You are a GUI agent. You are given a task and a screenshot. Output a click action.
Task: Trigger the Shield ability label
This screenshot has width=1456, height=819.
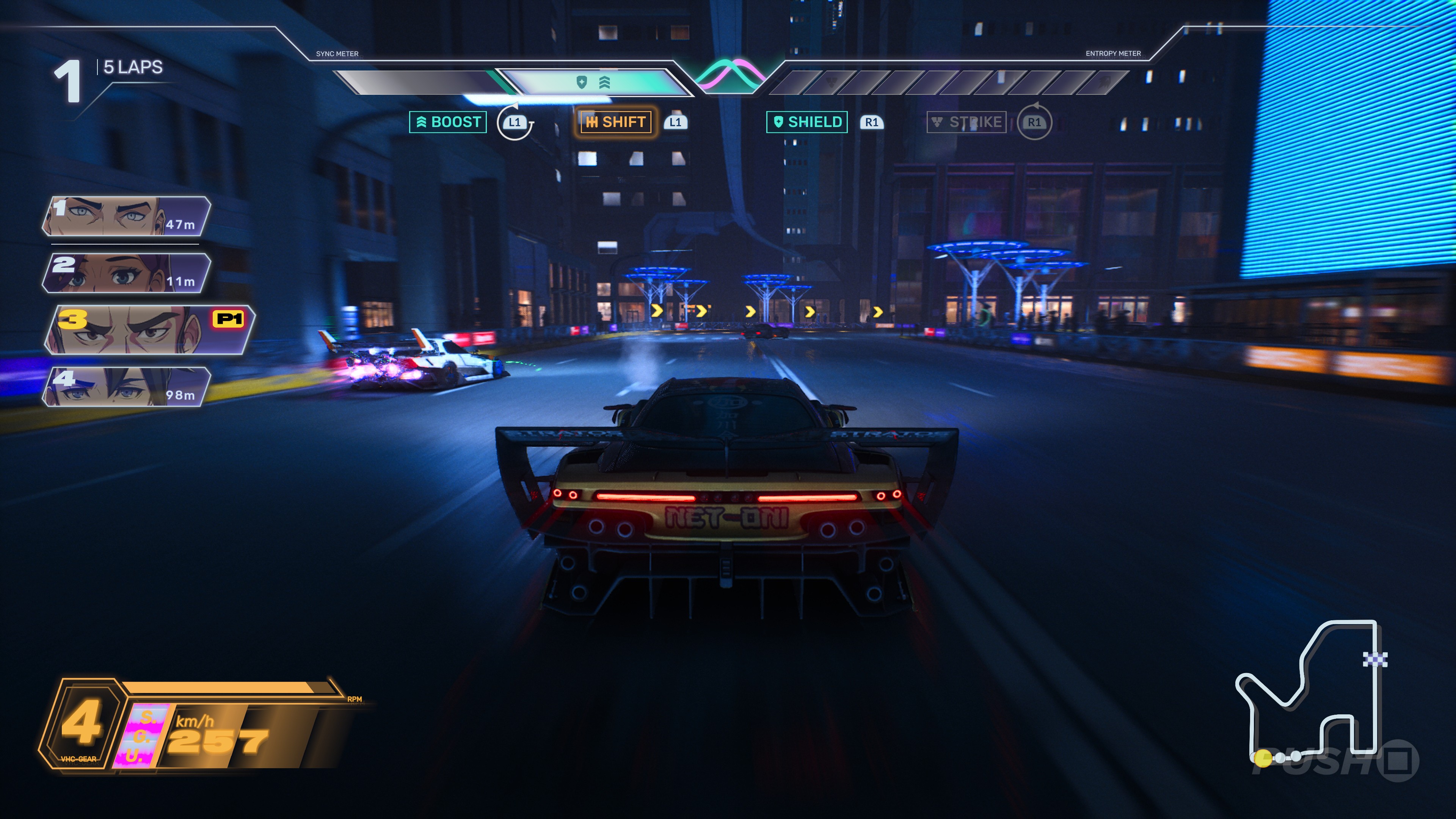click(806, 122)
